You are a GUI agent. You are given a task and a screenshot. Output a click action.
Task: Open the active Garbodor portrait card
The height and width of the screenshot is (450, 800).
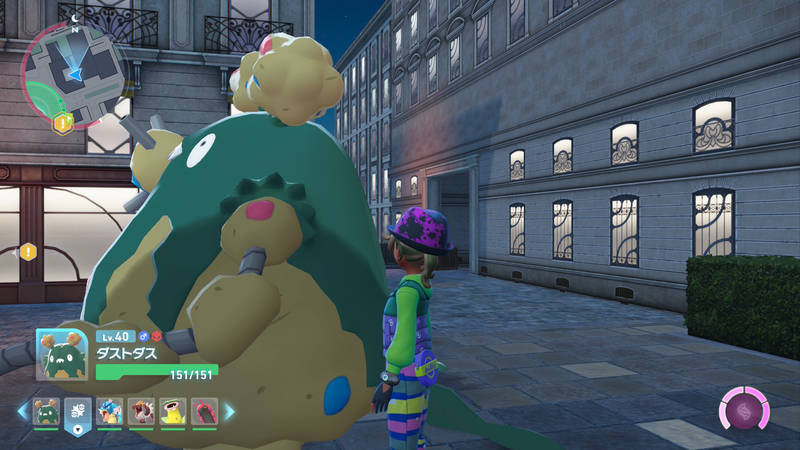tap(62, 355)
